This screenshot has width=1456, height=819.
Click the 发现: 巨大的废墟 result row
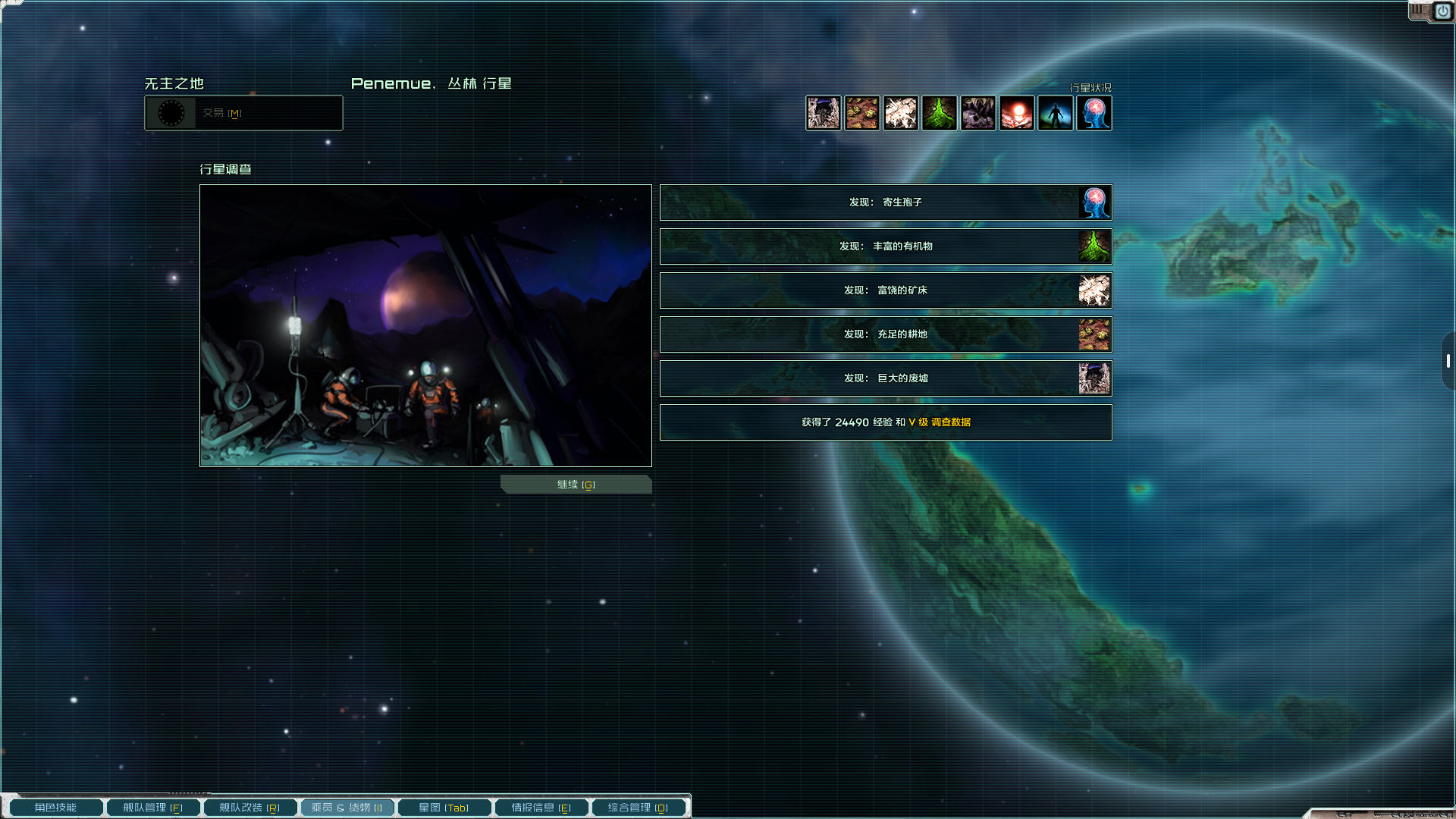[885, 378]
